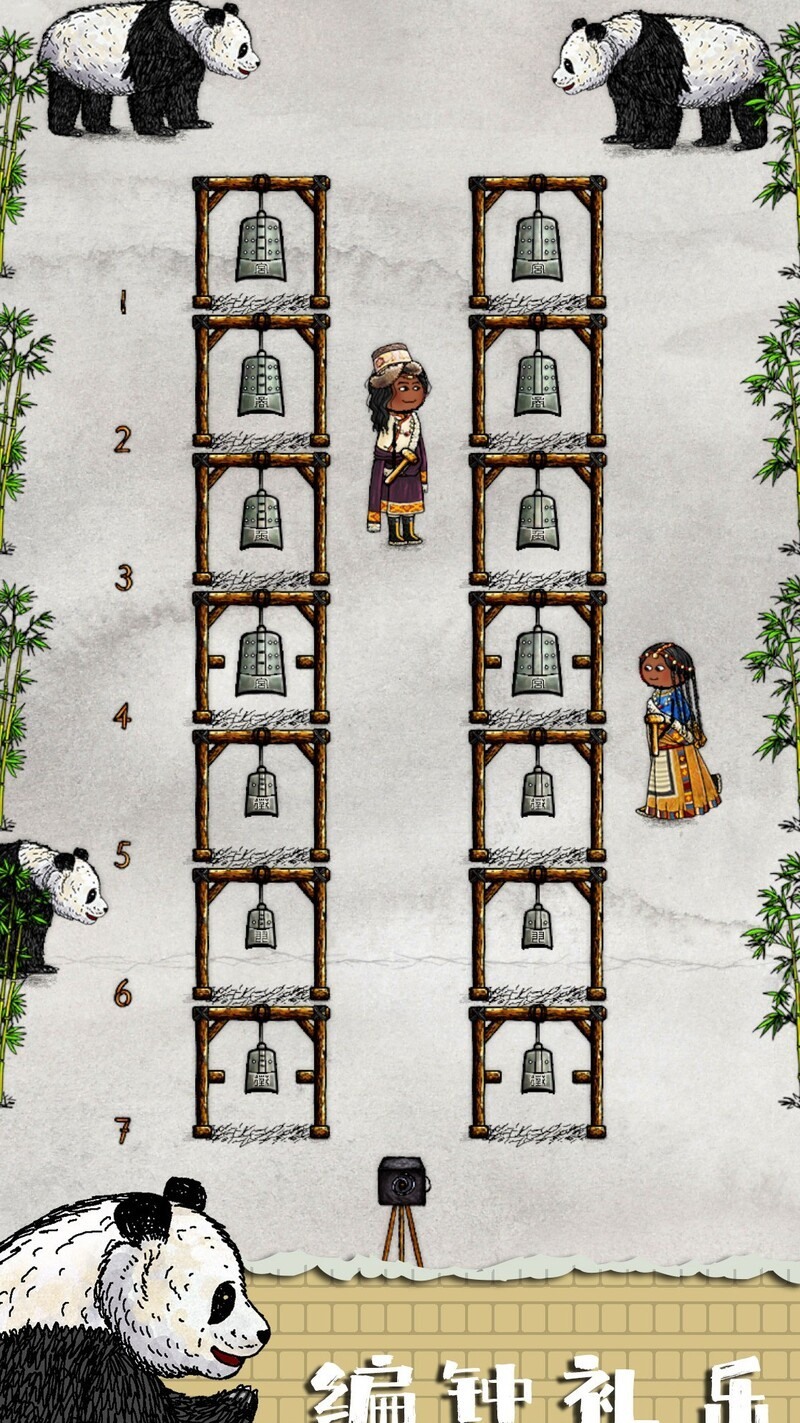Sound the left rack bell beside number 7
The image size is (800, 1423).
click(261, 1069)
